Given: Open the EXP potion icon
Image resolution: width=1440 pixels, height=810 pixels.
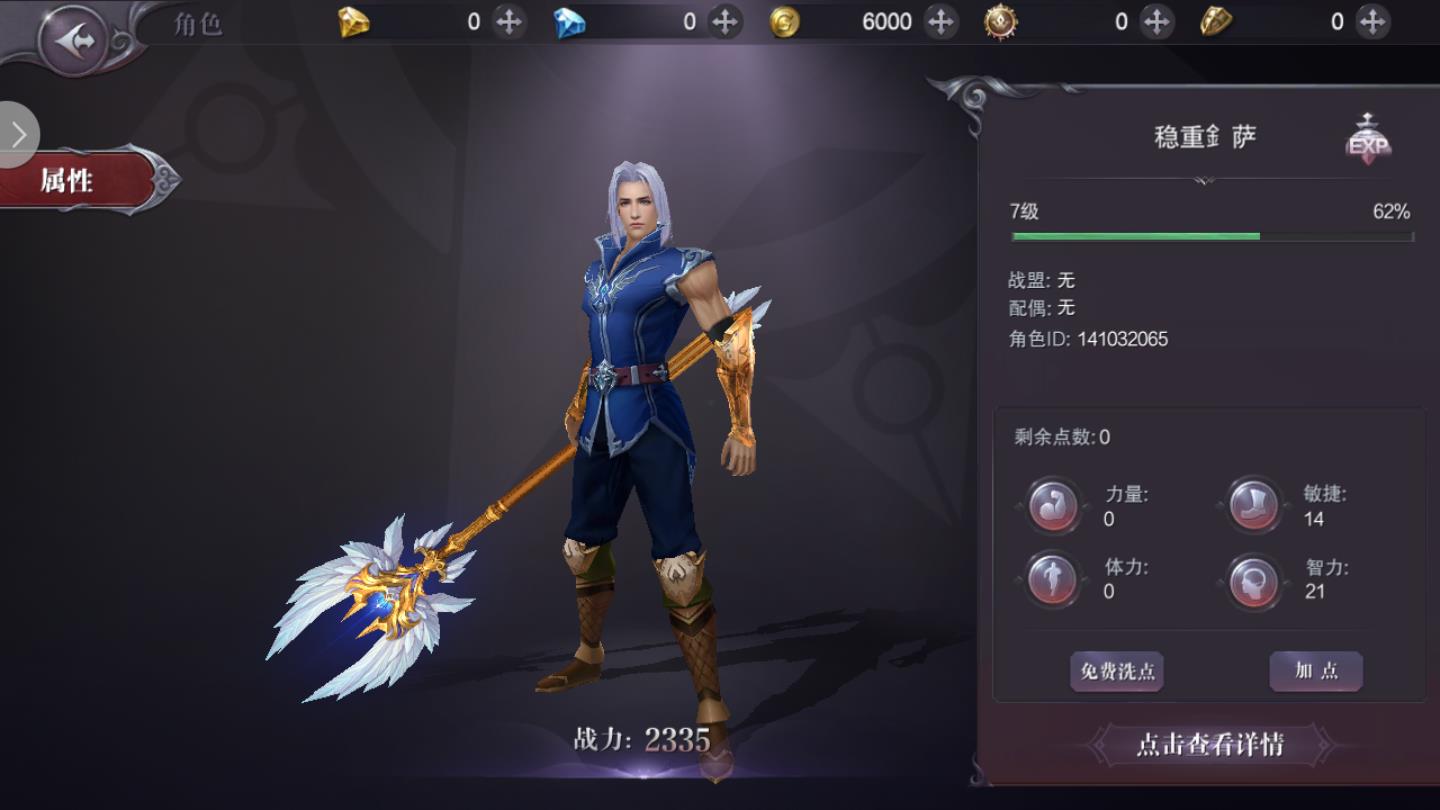Looking at the screenshot, I should pos(1368,141).
